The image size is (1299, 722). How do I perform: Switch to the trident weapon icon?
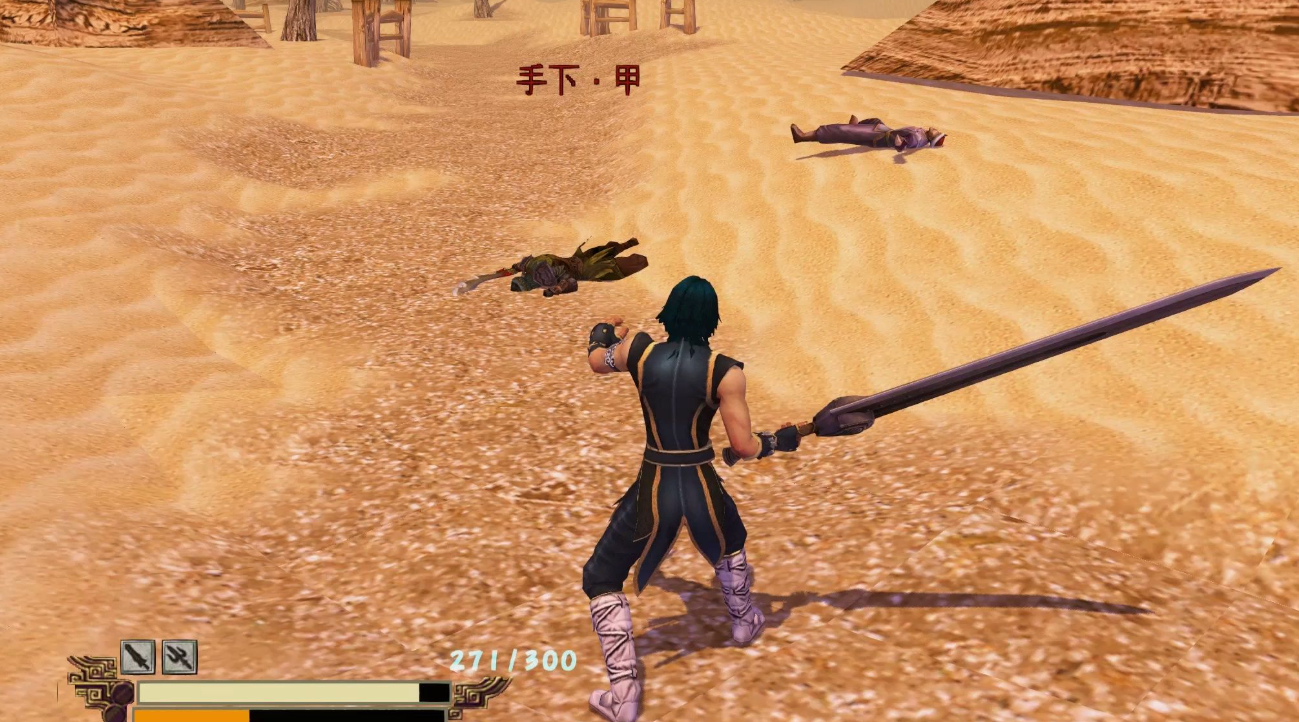click(179, 657)
